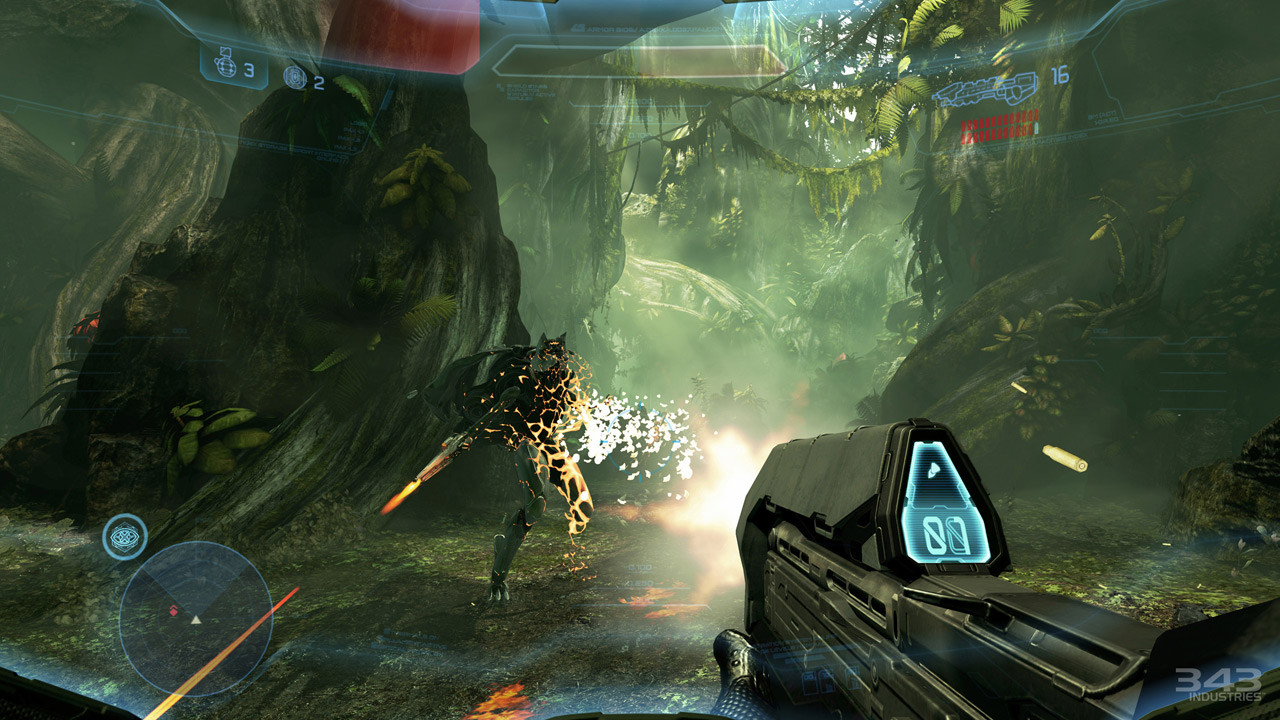The width and height of the screenshot is (1280, 720).
Task: Click the assault rifle weapon icon
Action: pyautogui.click(x=985, y=90)
